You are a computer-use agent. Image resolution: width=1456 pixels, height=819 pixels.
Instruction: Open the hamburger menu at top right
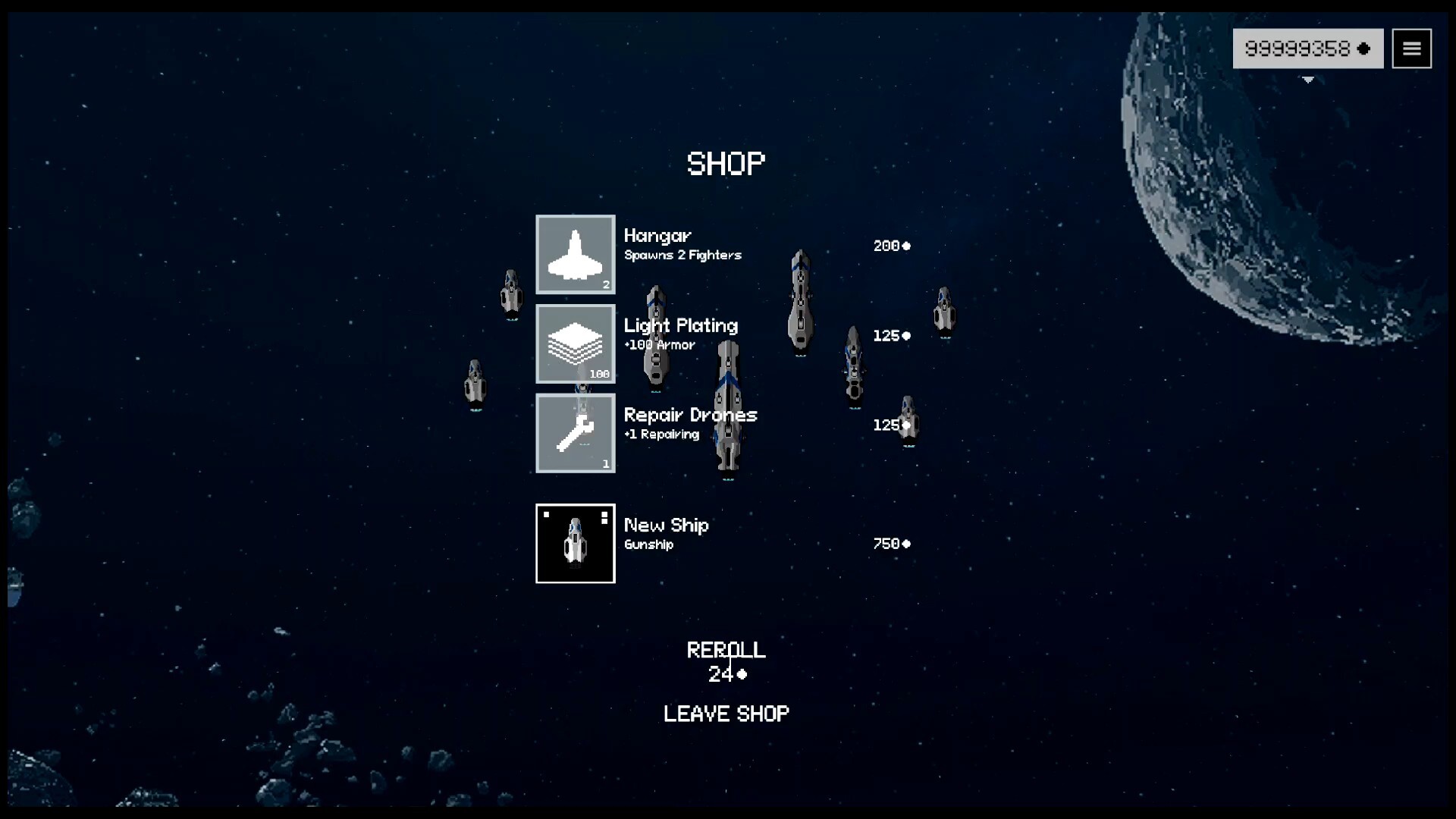[x=1412, y=48]
